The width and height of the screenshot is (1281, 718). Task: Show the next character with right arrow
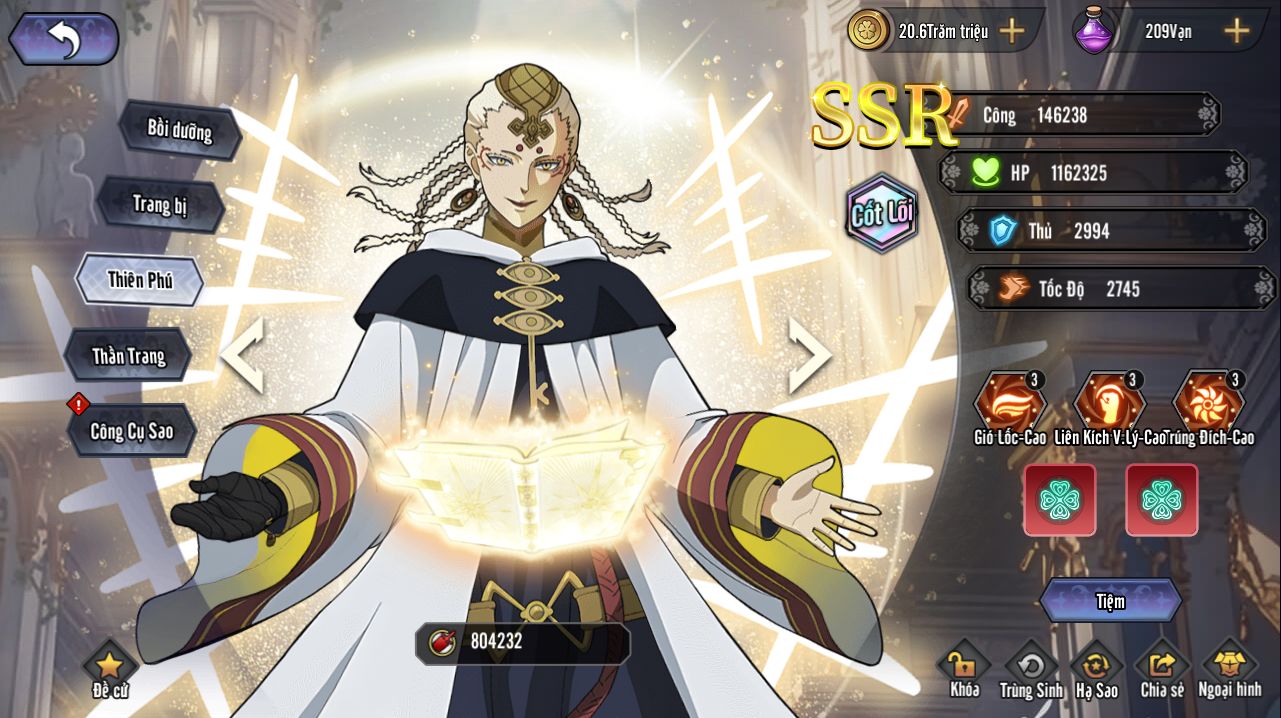(x=810, y=355)
